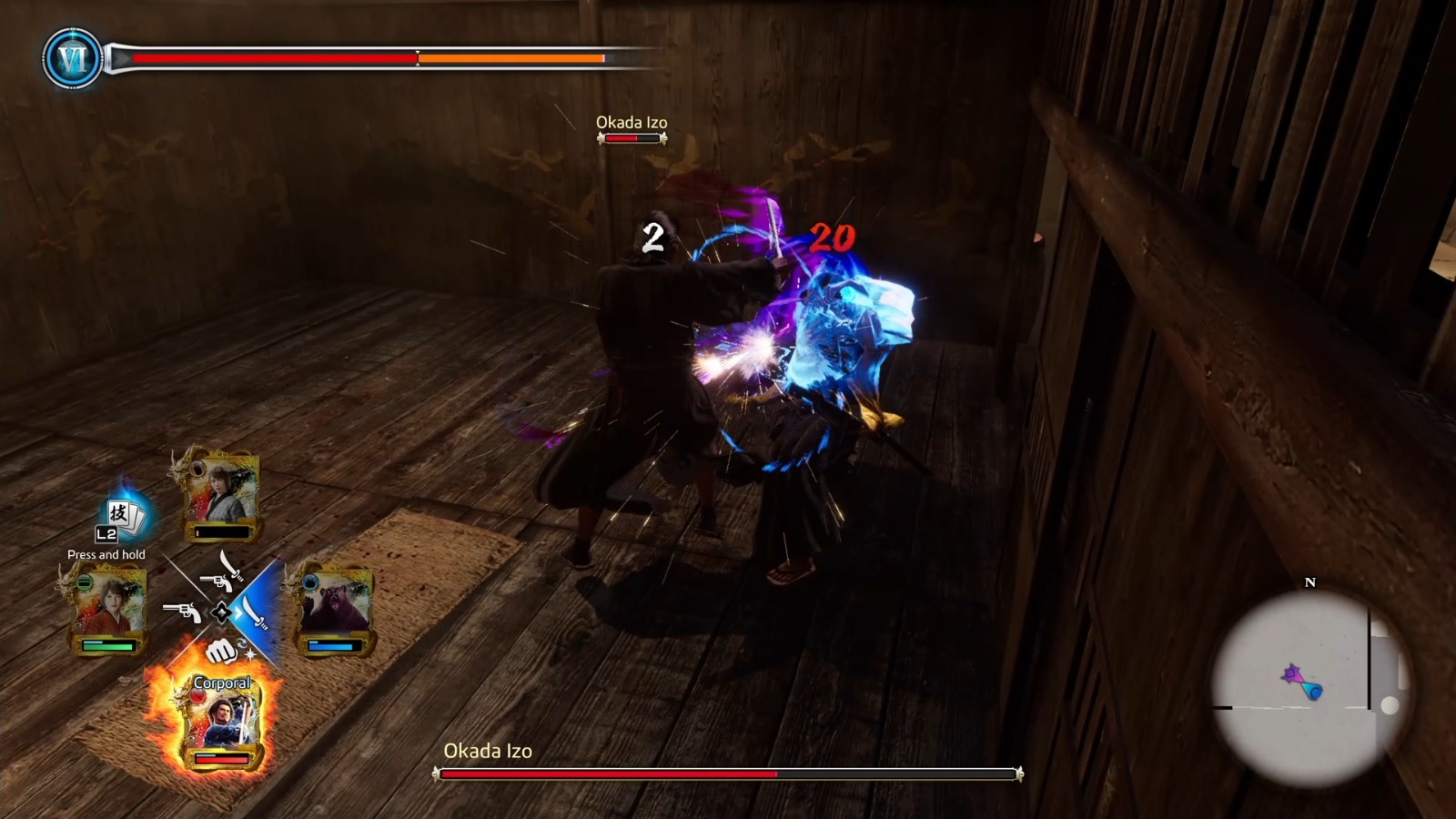Viewport: 1456px width, 819px height.
Task: Click the "Press and hold" prompt text
Action: (106, 554)
